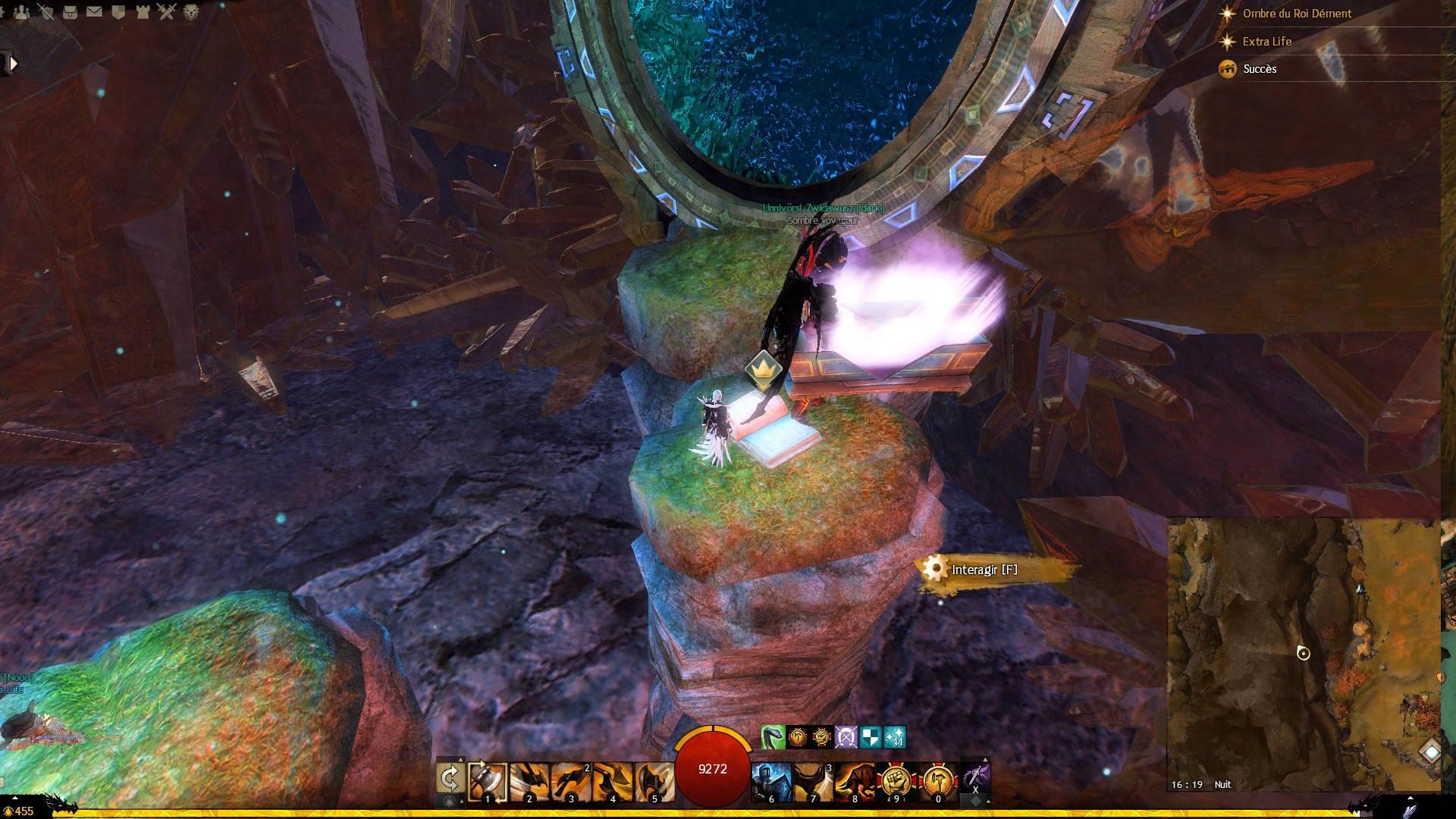
Task: Open the inventory bag
Action: click(71, 12)
